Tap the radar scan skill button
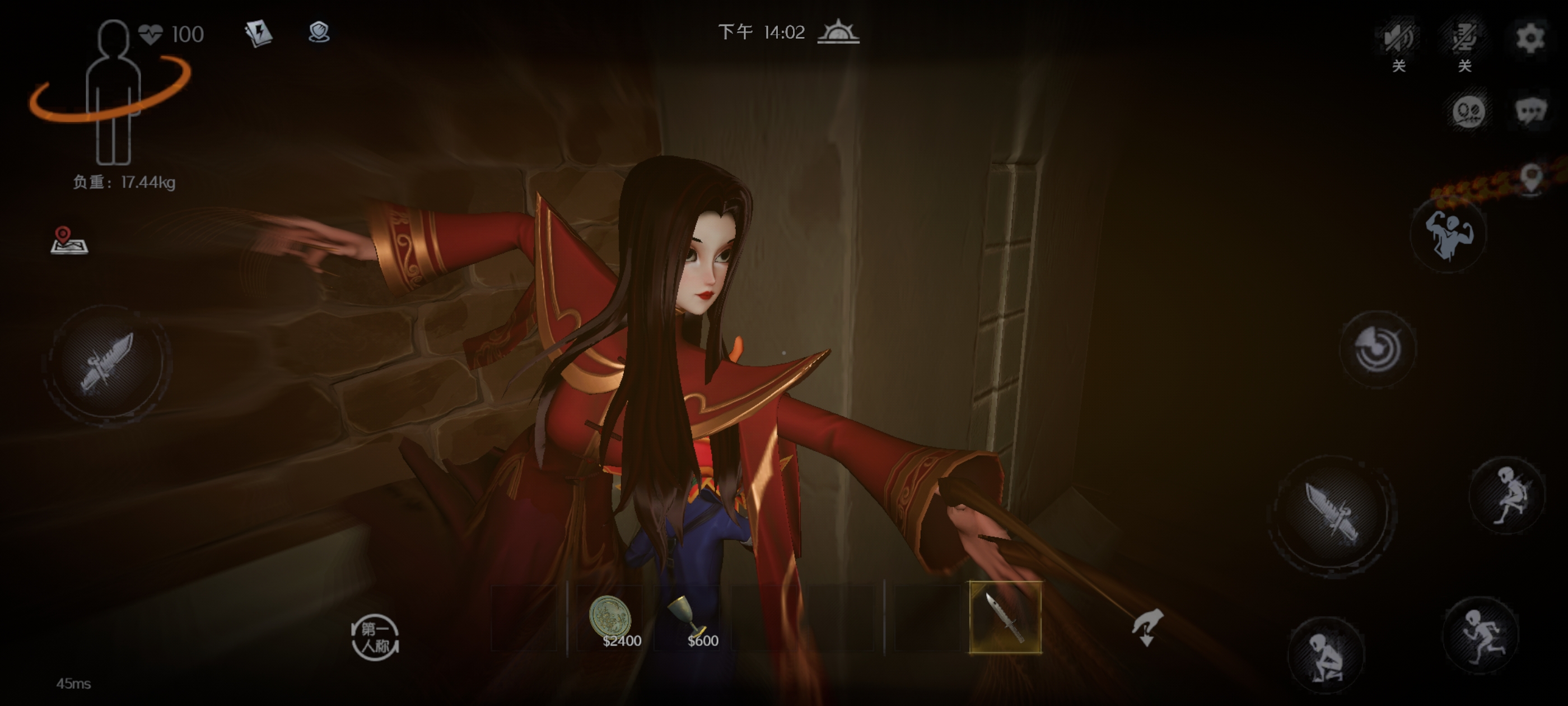This screenshot has width=1568, height=706. click(1377, 349)
